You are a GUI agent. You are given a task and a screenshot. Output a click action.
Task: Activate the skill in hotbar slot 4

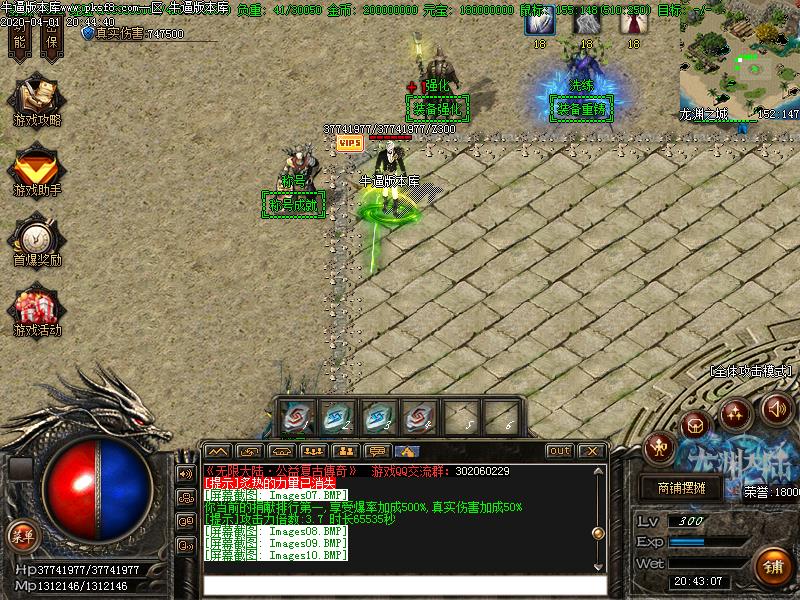tap(420, 418)
